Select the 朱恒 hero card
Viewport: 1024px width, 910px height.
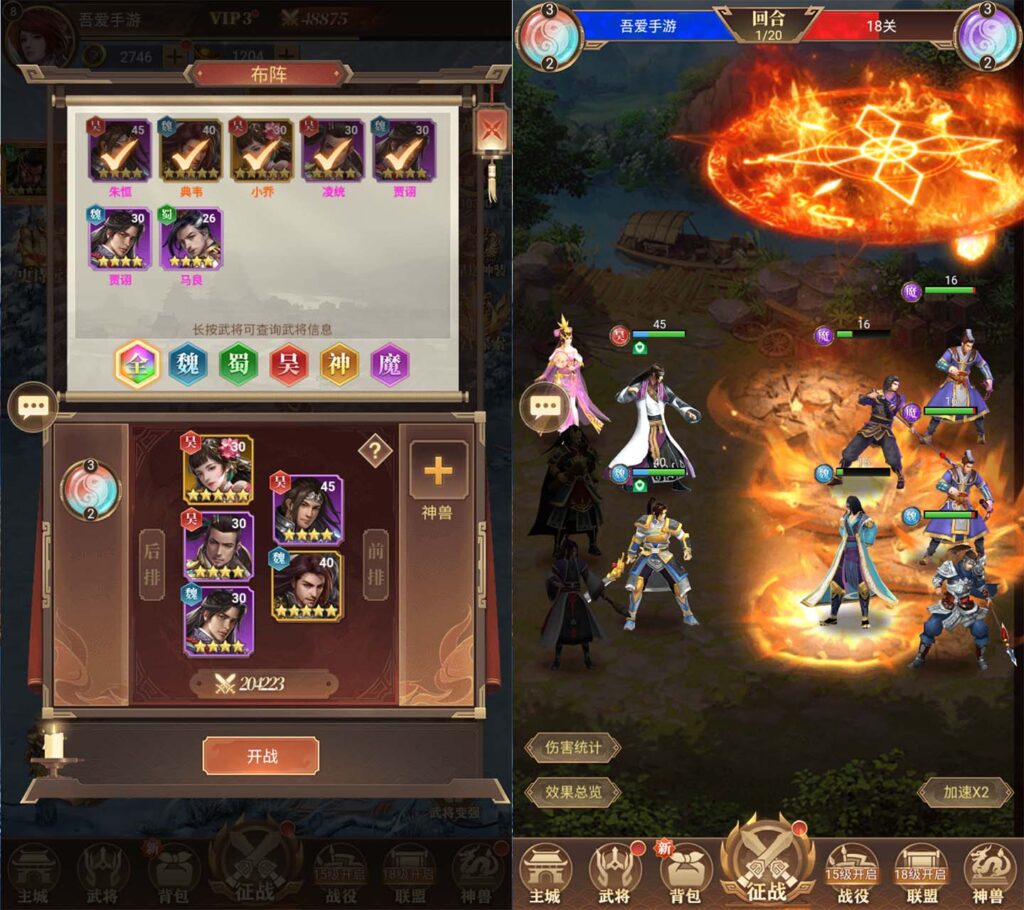[x=120, y=151]
